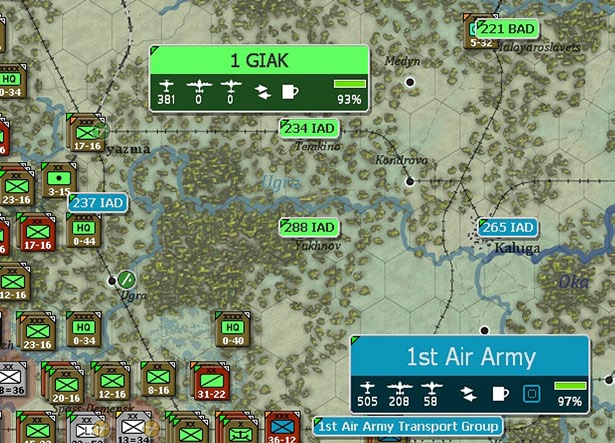Click the coffee cup icon in 1st Air Army panel
This screenshot has width=615, height=443.
tap(500, 393)
